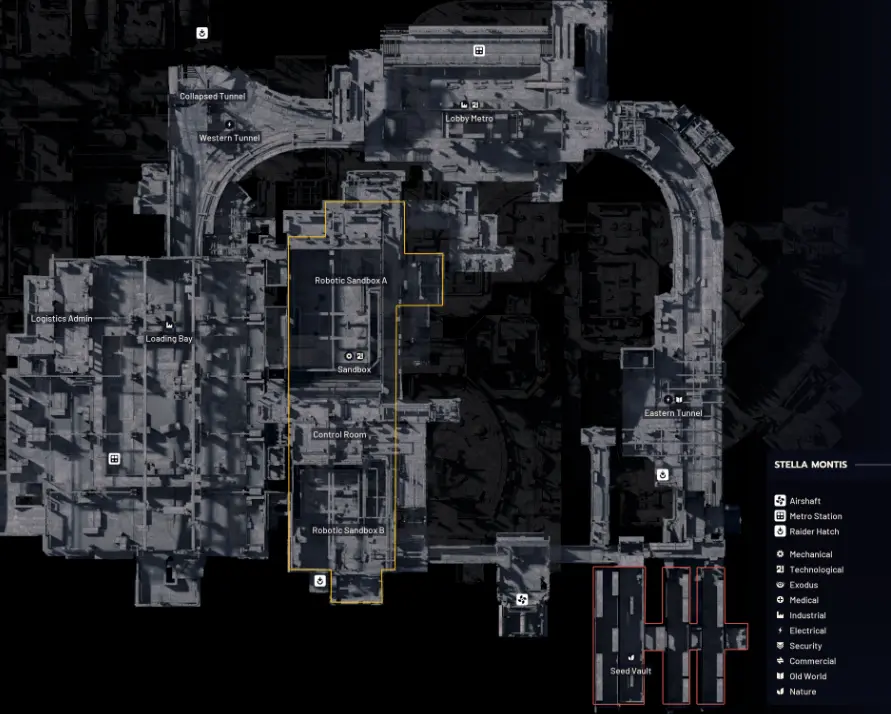The image size is (891, 714).
Task: Toggle the Metro Station legend entry
Action: 815,516
